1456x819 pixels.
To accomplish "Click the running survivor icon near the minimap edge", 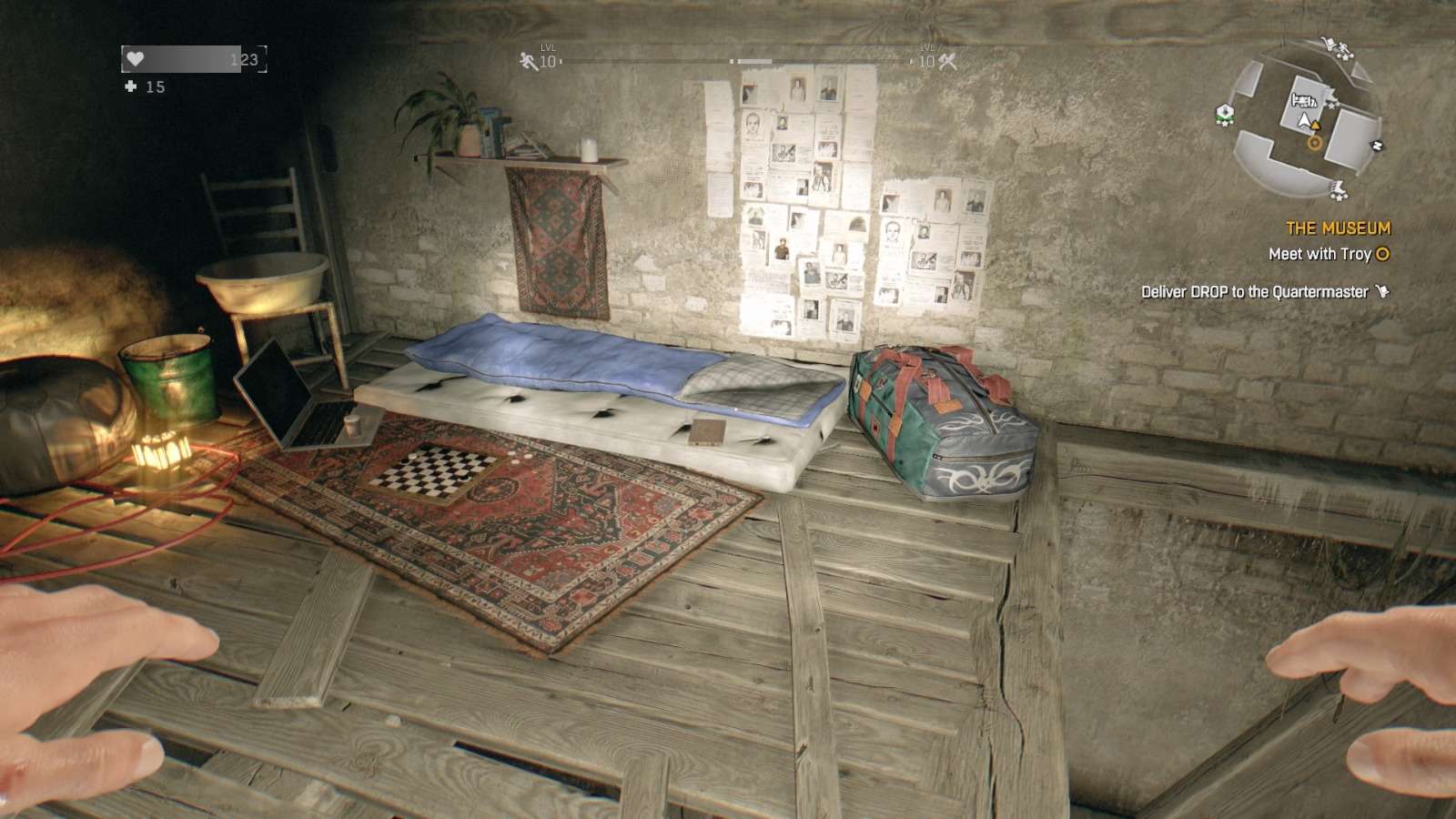I will pyautogui.click(x=1343, y=47).
